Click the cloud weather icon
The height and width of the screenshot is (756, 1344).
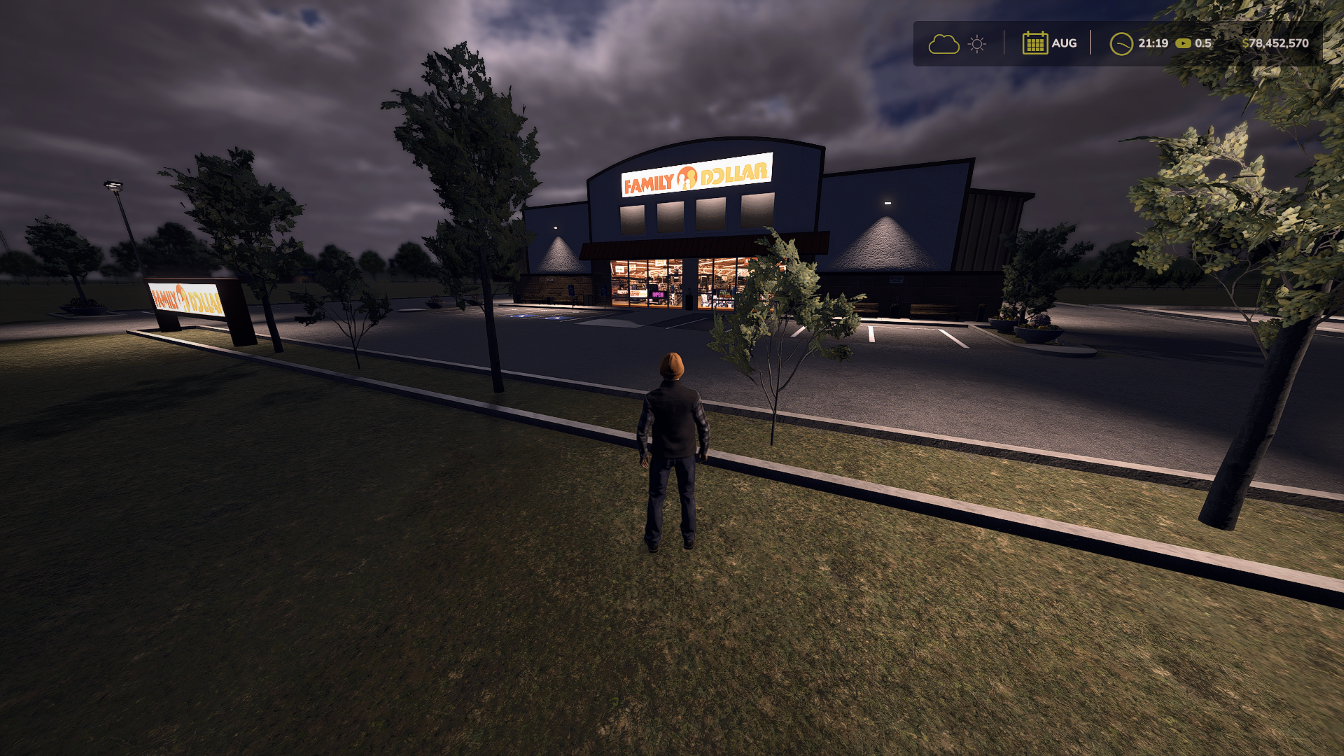(943, 44)
